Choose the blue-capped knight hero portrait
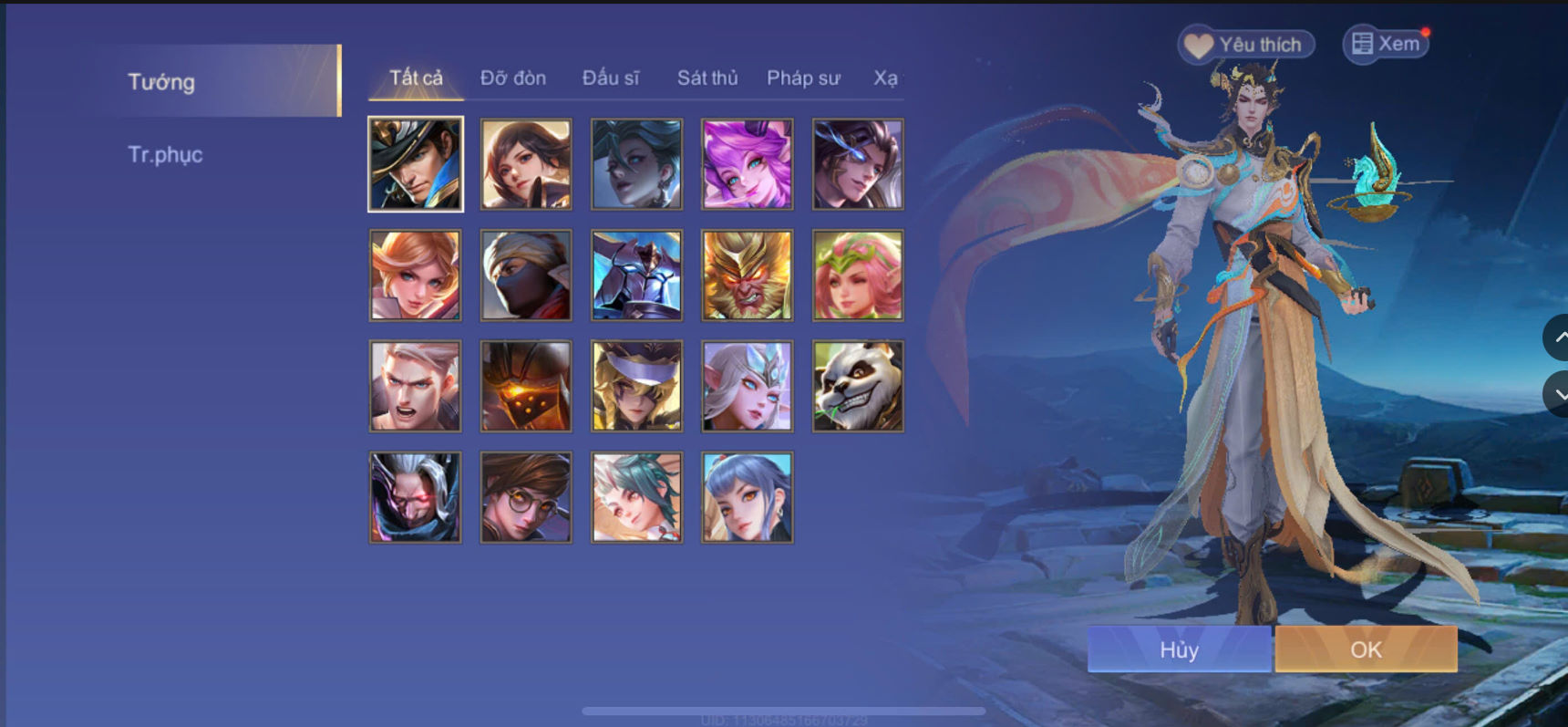This screenshot has width=1568, height=727. (x=636, y=386)
